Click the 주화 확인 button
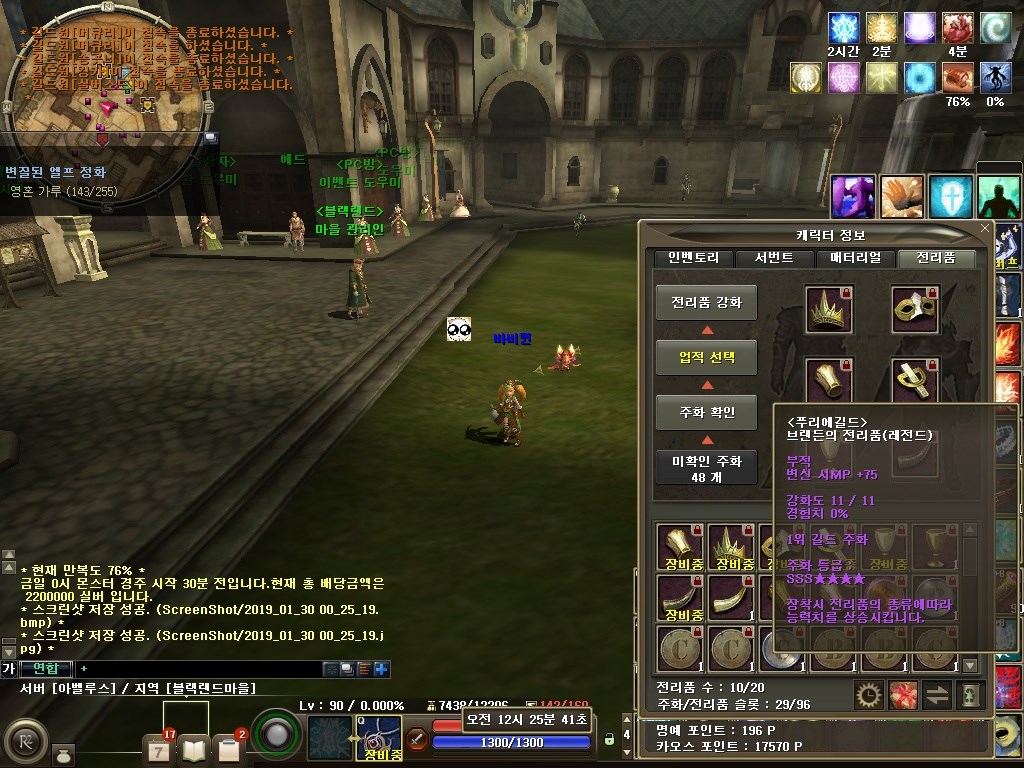1024x768 pixels. tap(706, 411)
